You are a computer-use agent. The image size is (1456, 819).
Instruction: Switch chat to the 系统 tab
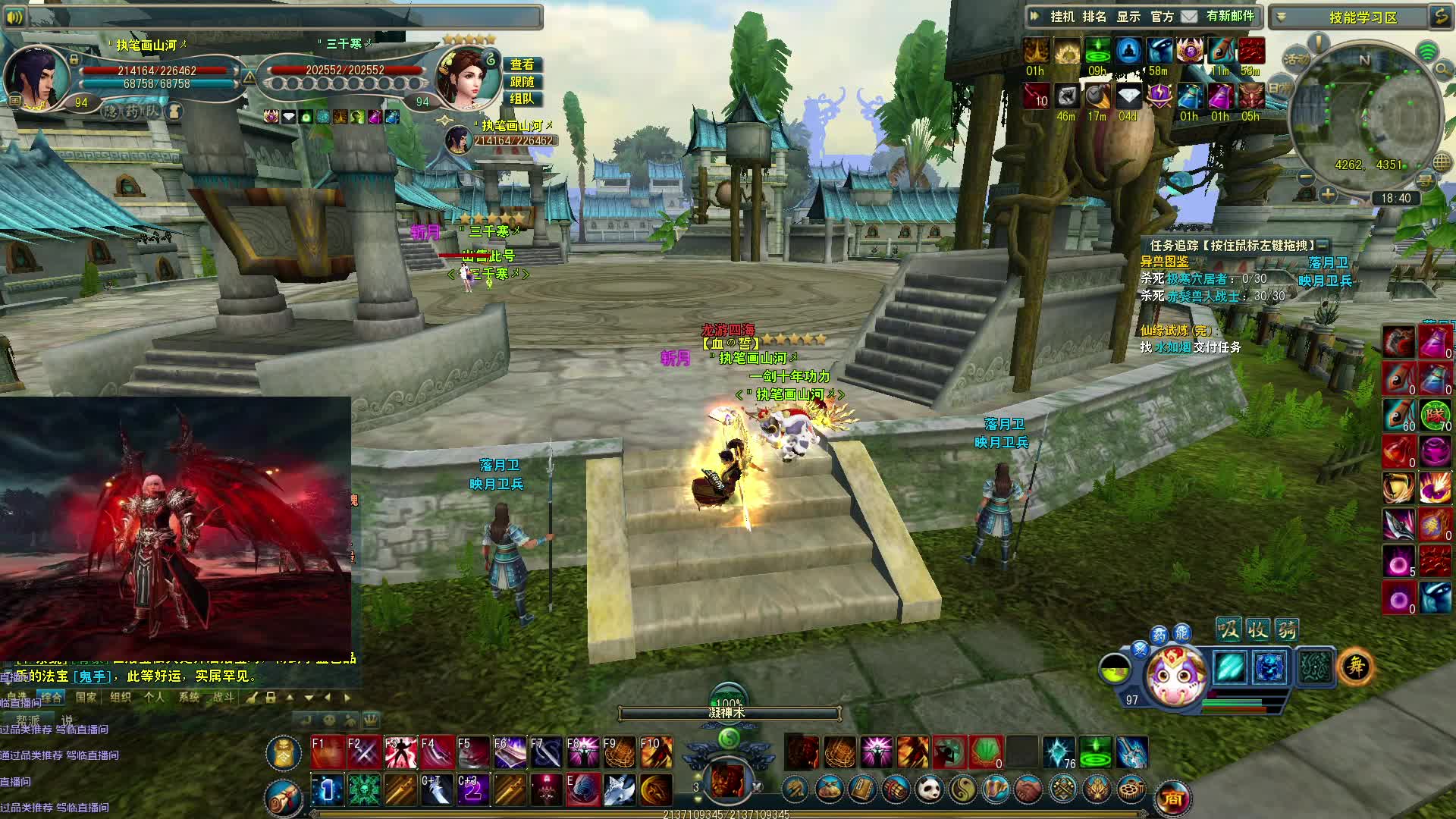pos(189,697)
